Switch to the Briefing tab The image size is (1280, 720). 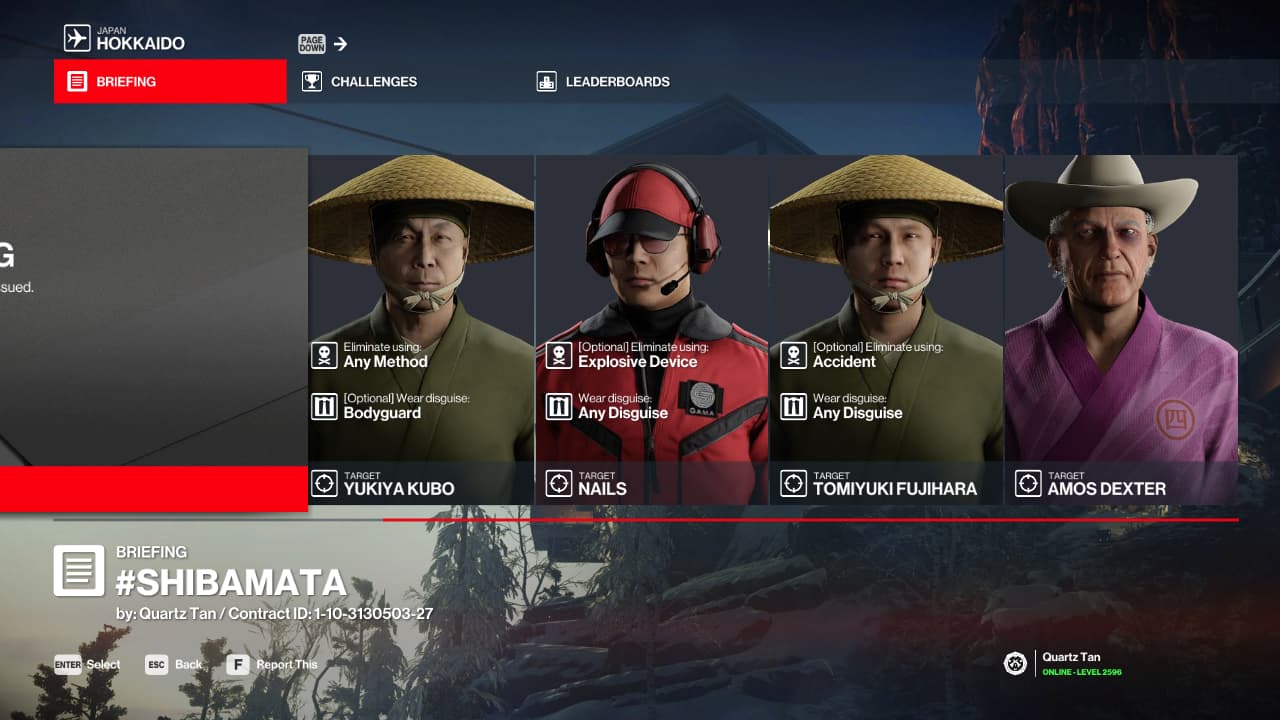pyautogui.click(x=170, y=82)
